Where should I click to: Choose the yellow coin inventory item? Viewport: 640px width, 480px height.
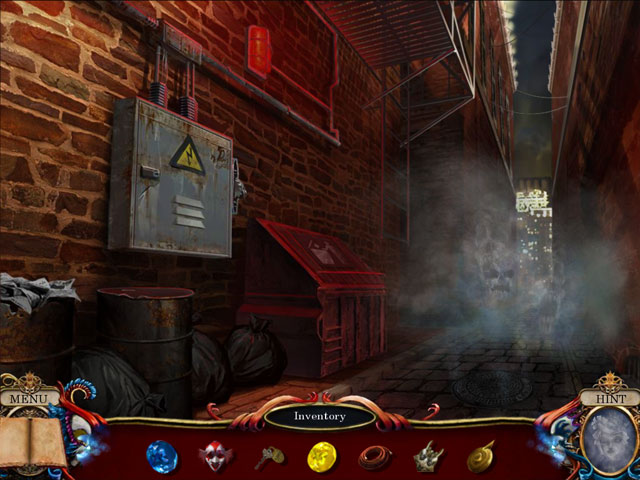[321, 457]
